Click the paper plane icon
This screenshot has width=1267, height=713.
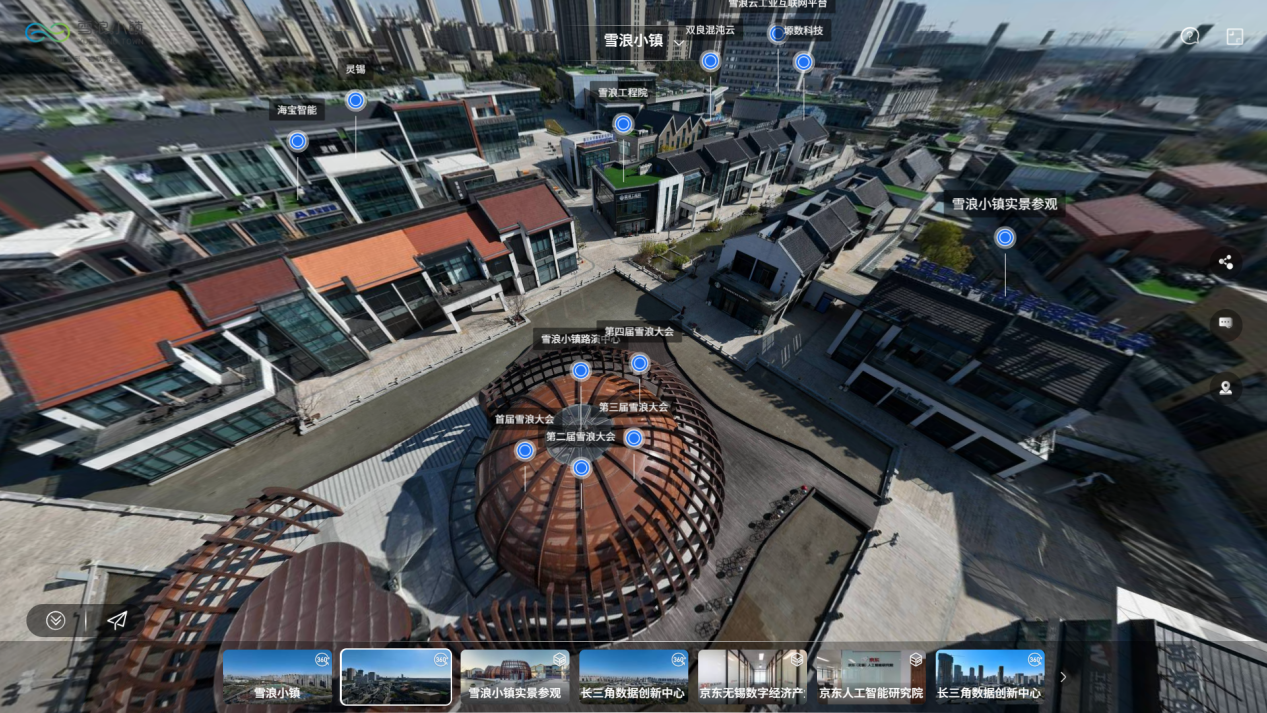(x=117, y=621)
